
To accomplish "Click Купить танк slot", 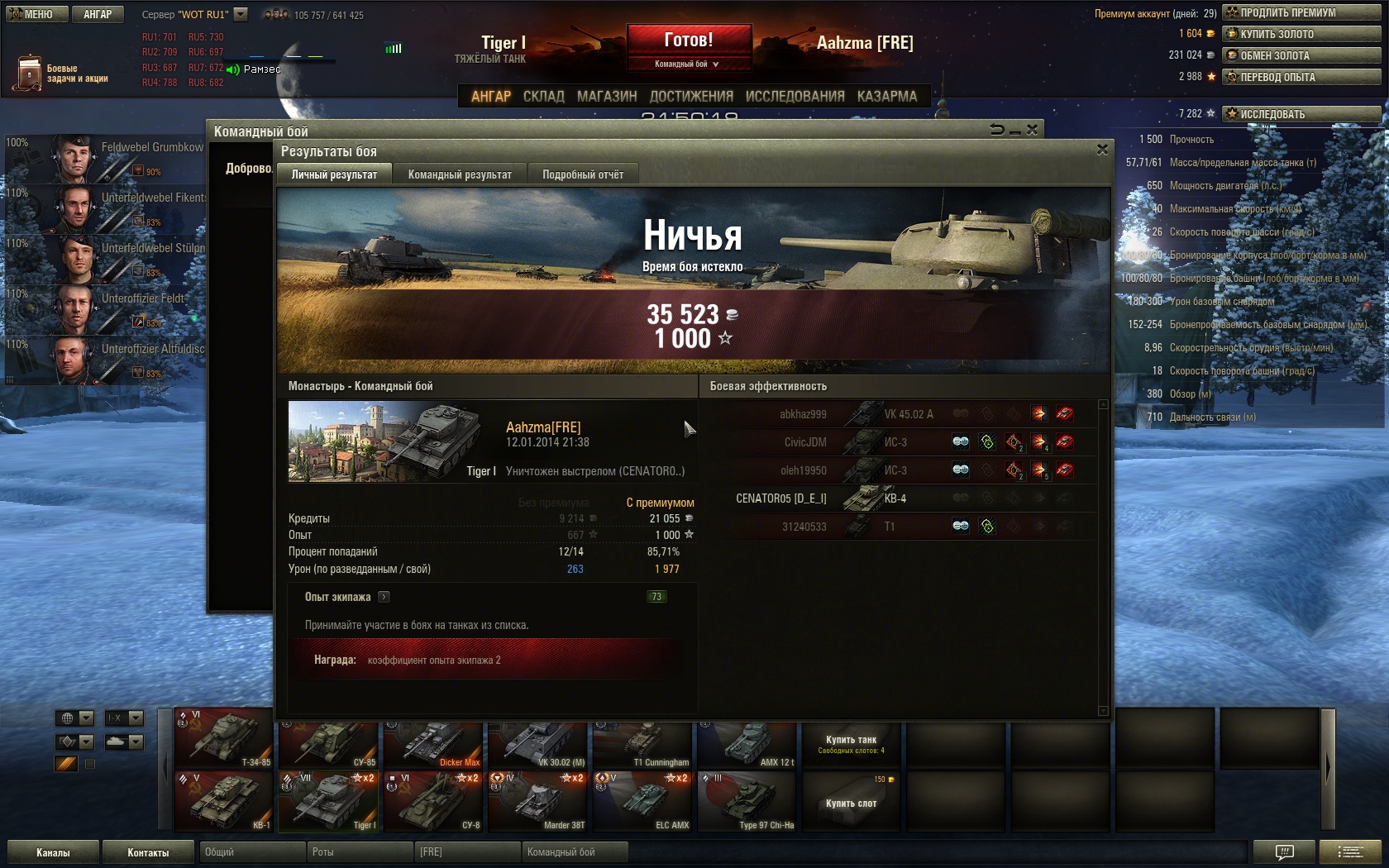I will click(851, 744).
